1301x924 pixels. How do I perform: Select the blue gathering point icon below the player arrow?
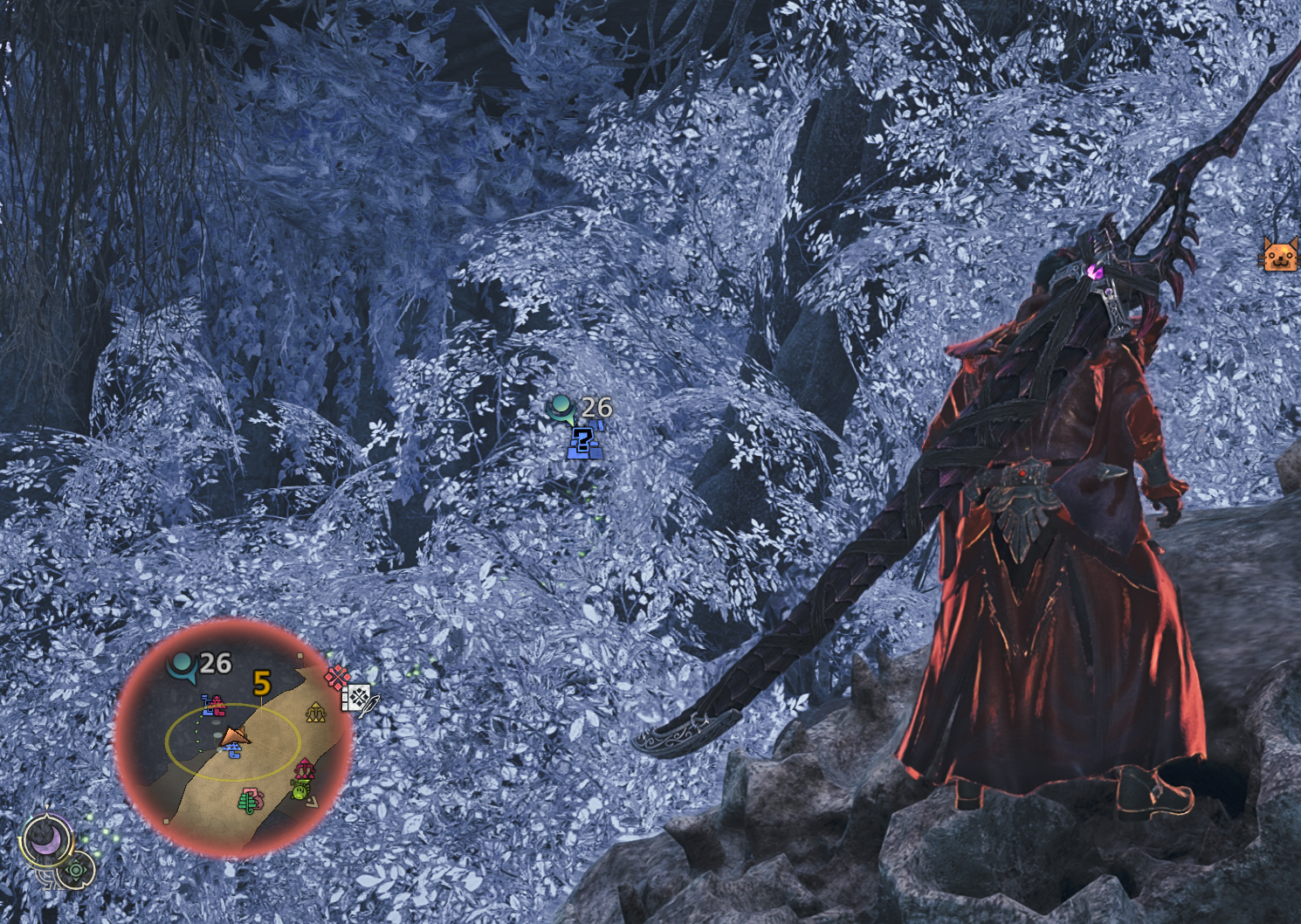pyautogui.click(x=232, y=749)
